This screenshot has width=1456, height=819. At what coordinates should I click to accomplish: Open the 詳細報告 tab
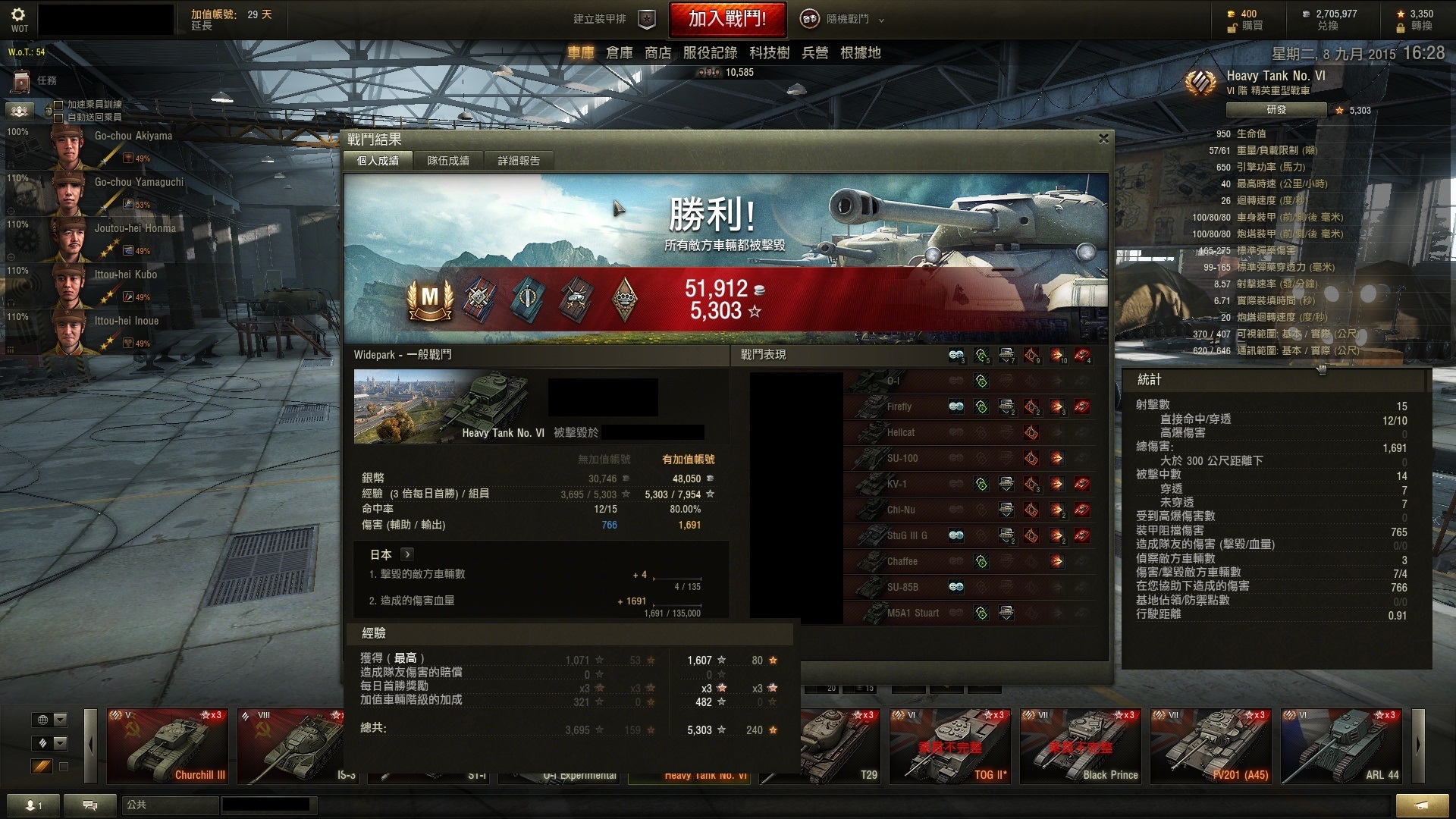point(519,161)
